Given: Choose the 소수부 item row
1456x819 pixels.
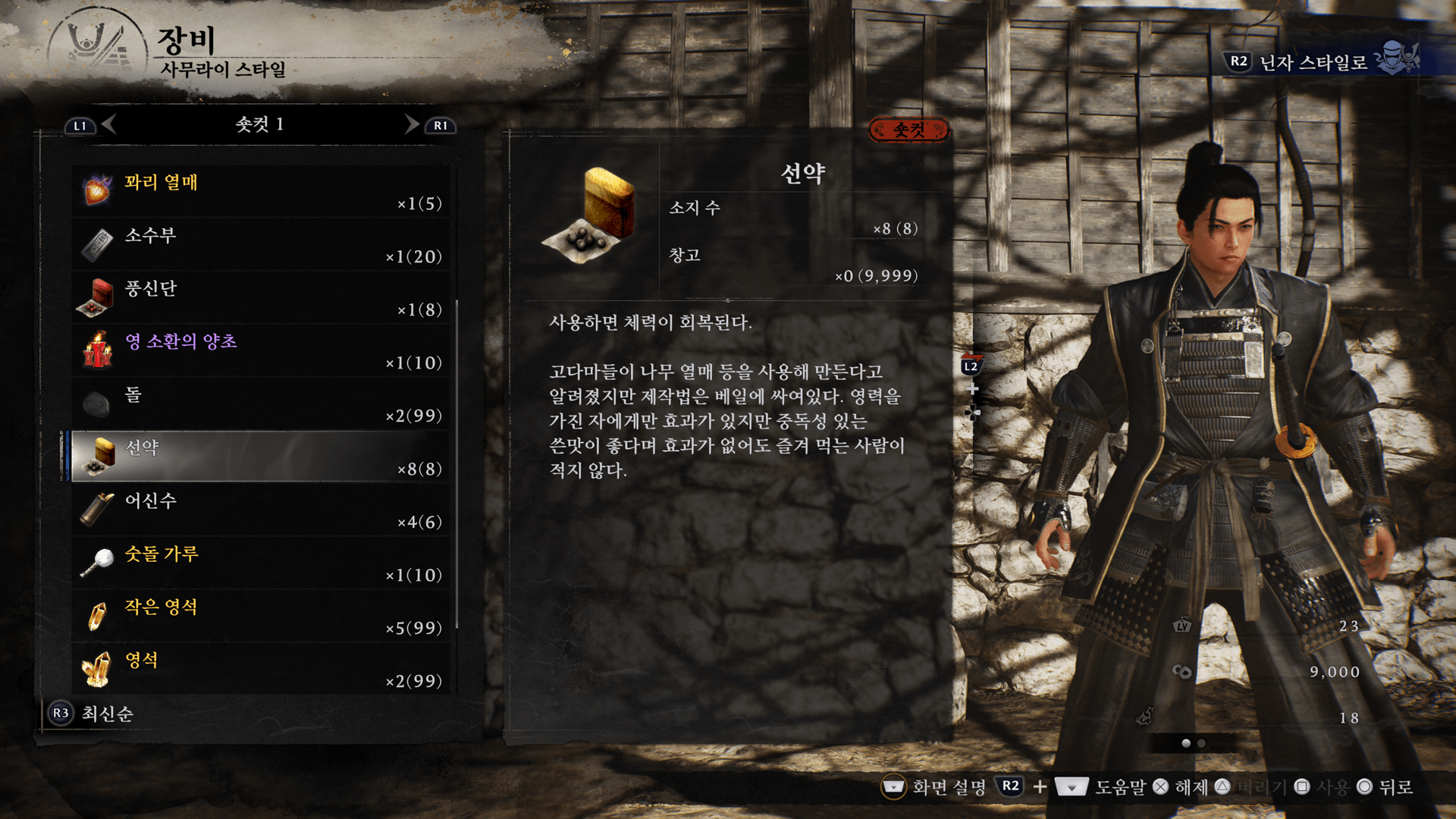Looking at the screenshot, I should [x=261, y=244].
